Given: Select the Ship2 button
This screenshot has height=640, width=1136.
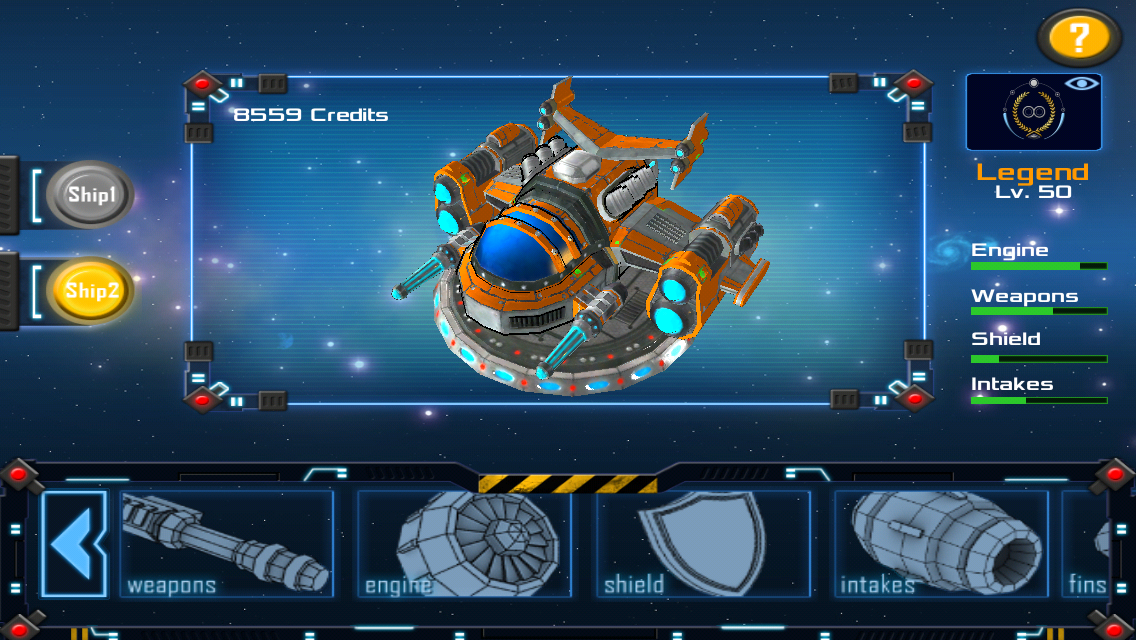Looking at the screenshot, I should [90, 291].
